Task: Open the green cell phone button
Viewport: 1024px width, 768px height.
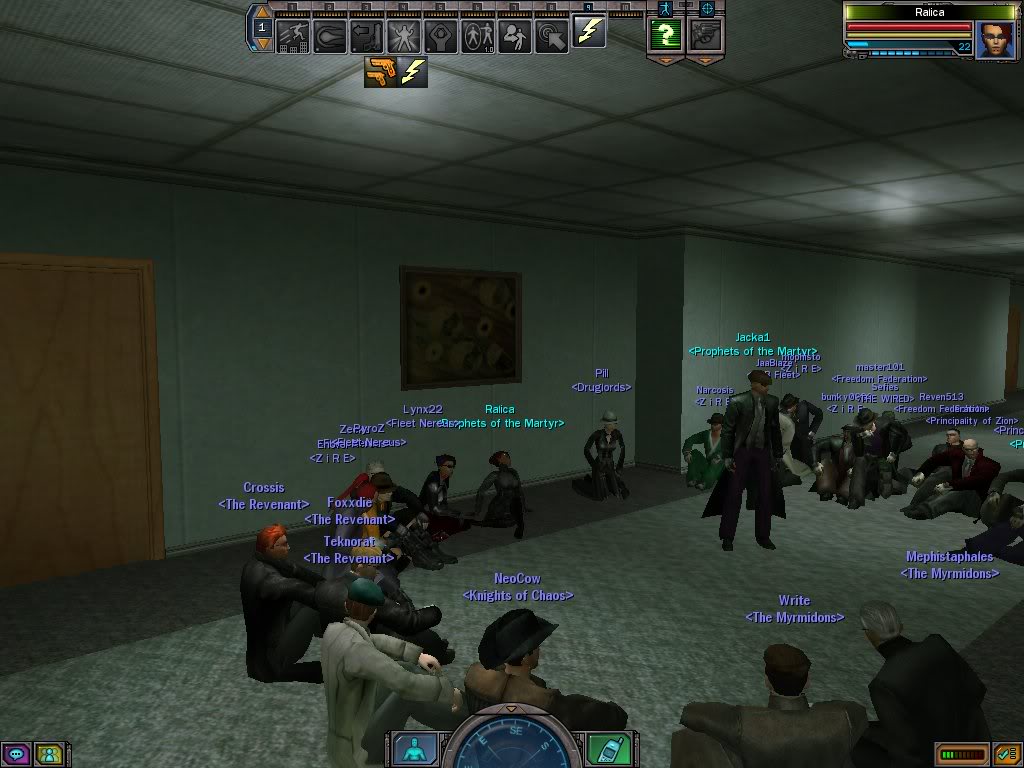Action: [x=609, y=748]
